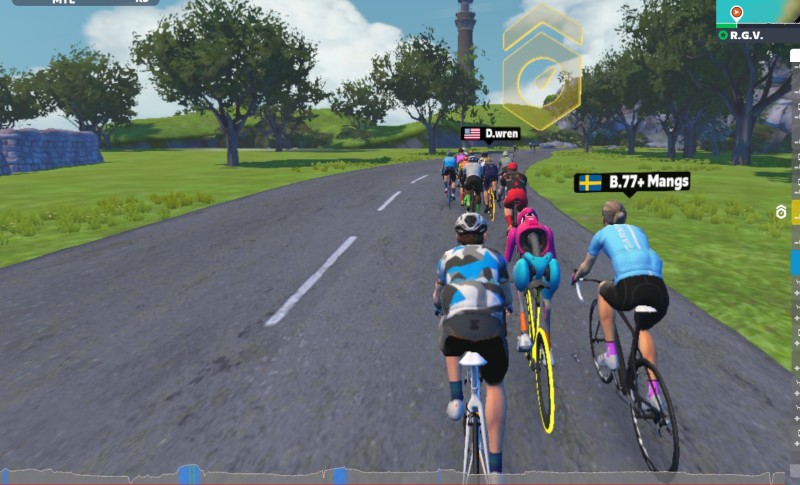Click the small white hexagon icon by the rider list

(780, 212)
